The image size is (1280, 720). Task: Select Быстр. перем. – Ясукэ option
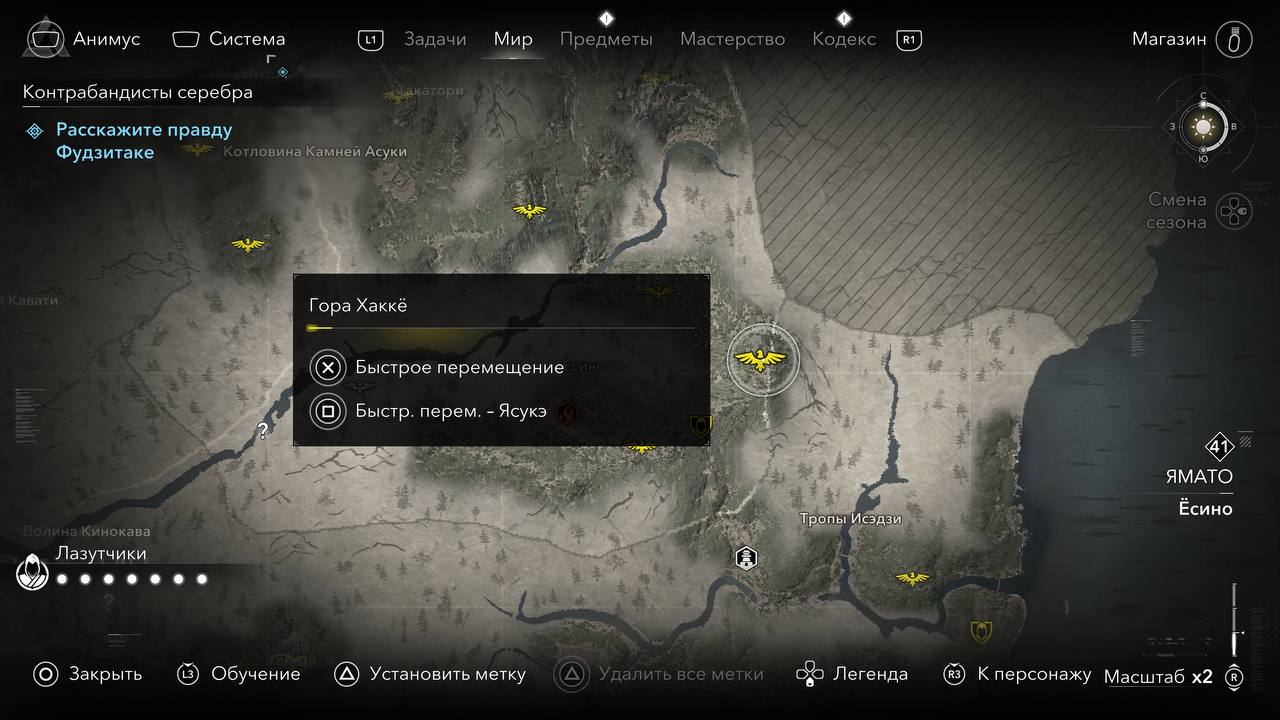(450, 411)
